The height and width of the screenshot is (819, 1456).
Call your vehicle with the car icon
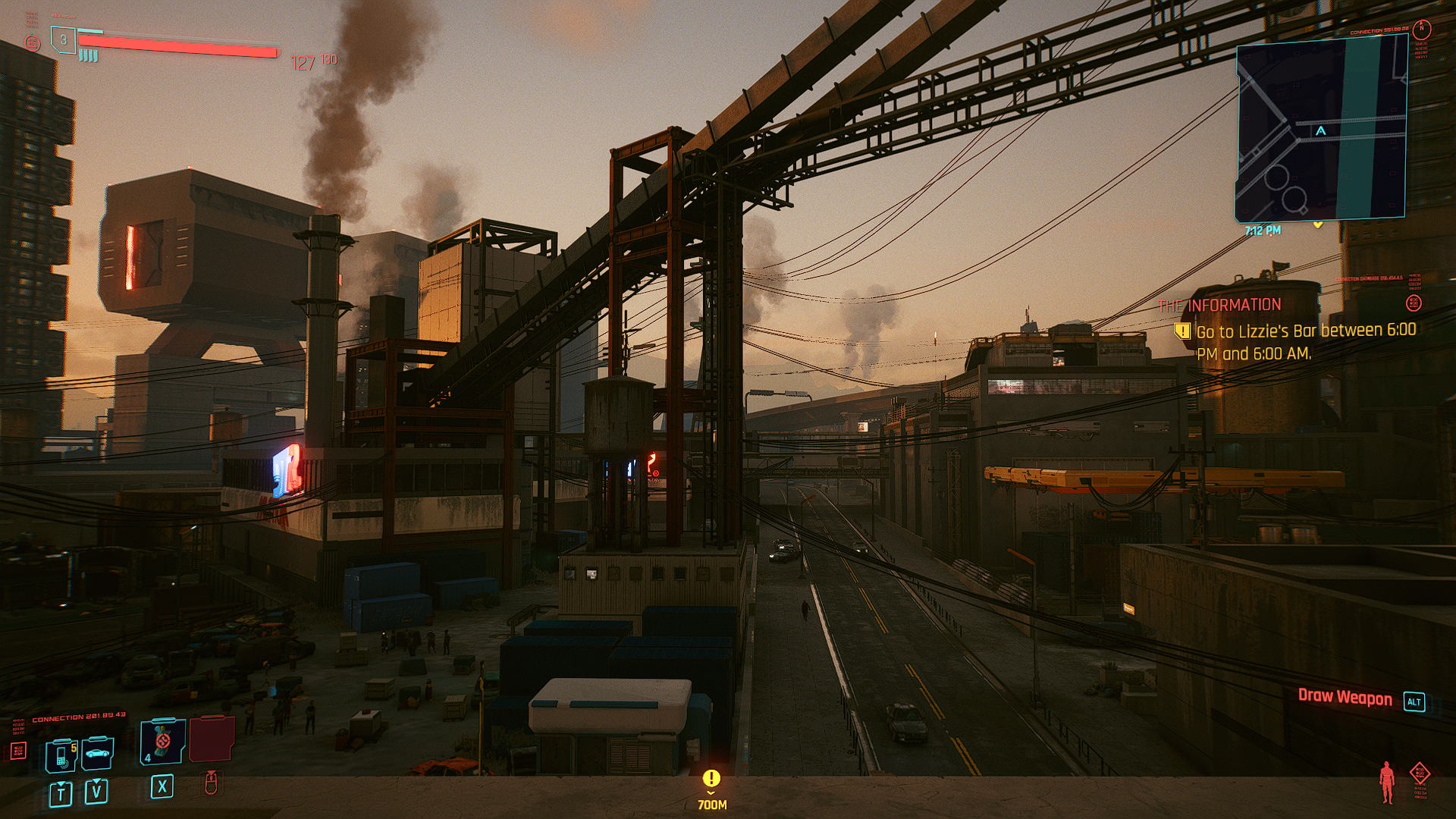point(98,753)
